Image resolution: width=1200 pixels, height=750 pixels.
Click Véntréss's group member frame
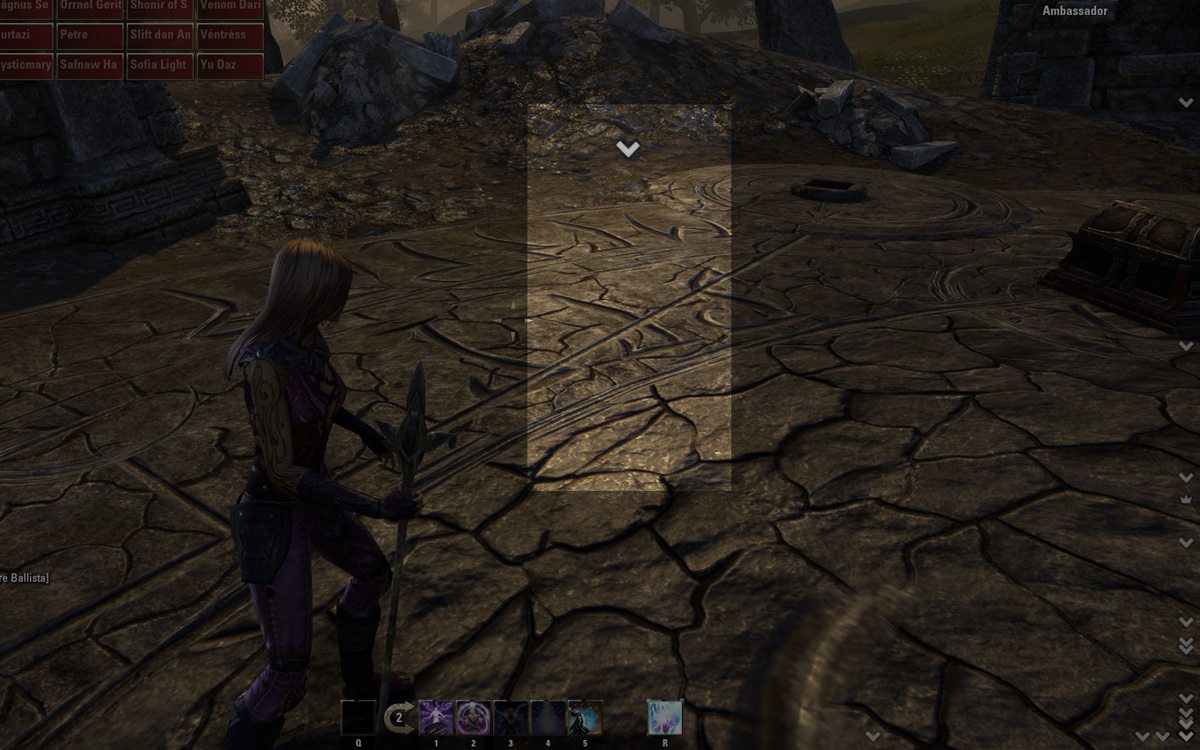pyautogui.click(x=231, y=35)
